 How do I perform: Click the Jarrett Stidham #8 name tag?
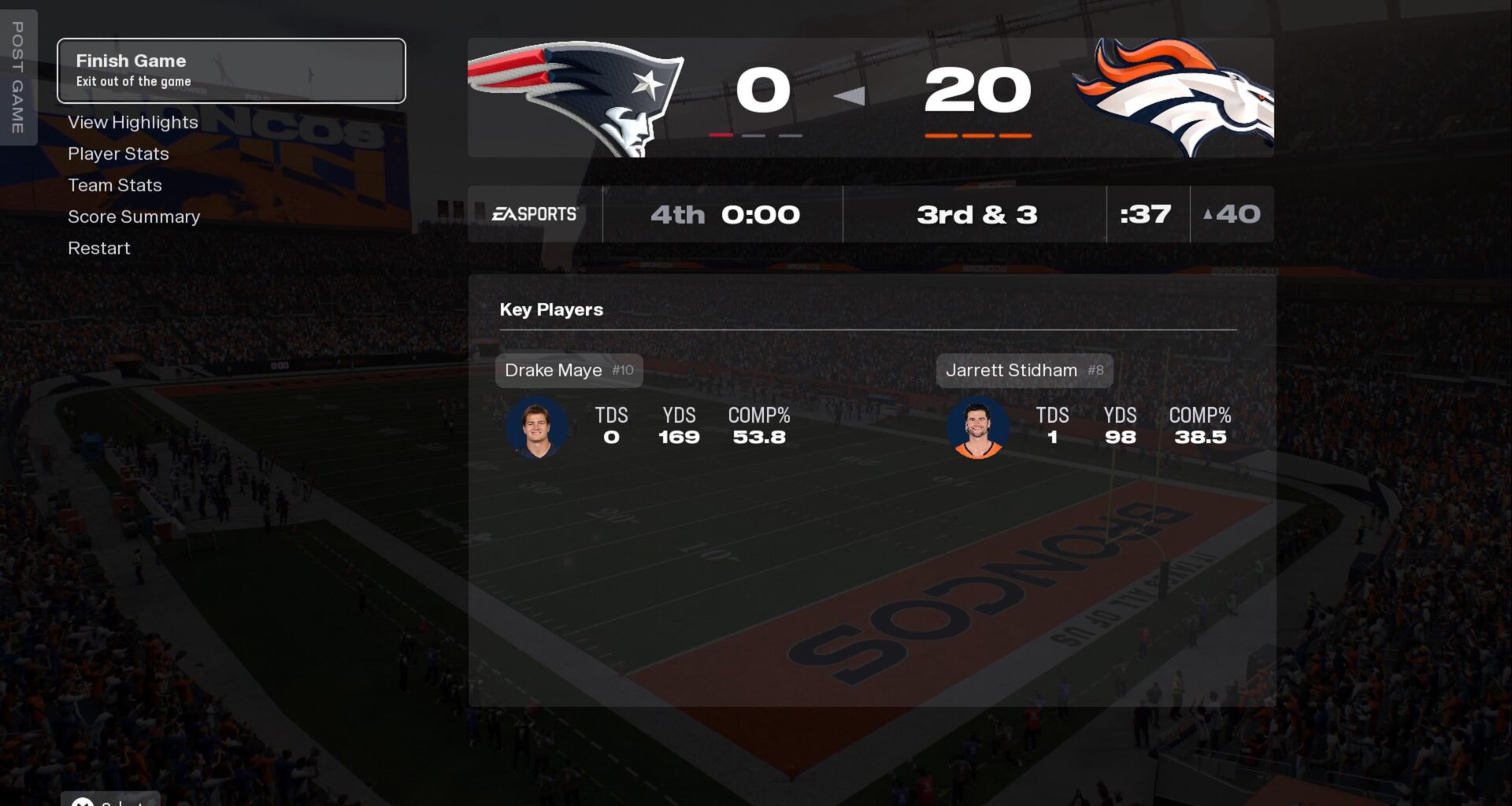[1024, 370]
